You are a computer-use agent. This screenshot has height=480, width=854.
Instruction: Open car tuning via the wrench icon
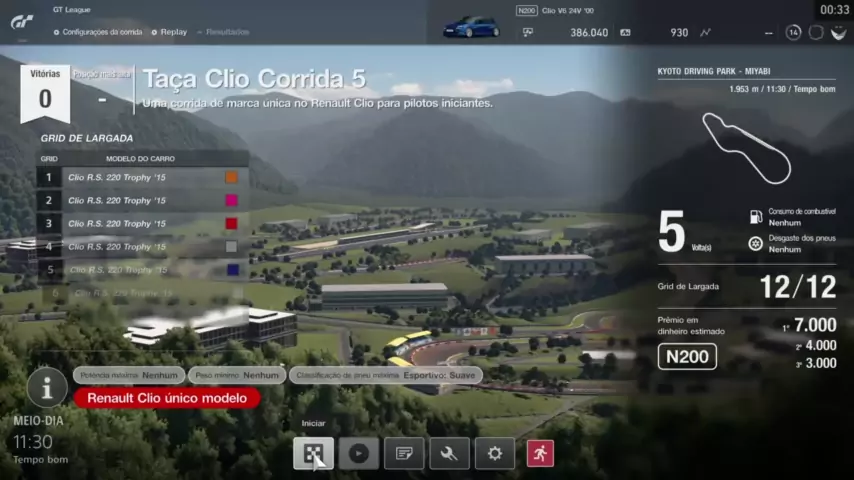tap(449, 453)
